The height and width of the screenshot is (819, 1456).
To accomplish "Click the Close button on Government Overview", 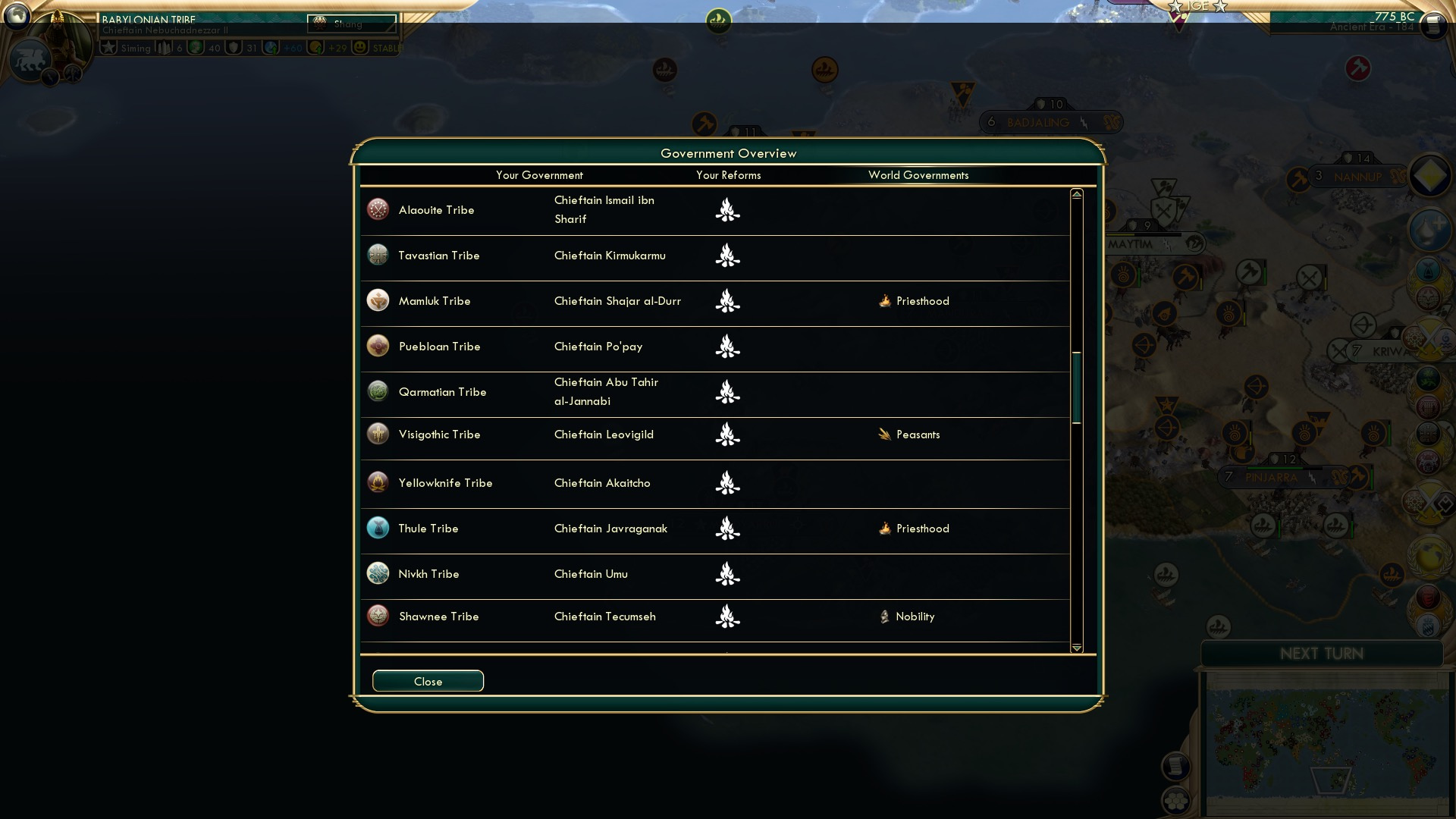I will [427, 681].
